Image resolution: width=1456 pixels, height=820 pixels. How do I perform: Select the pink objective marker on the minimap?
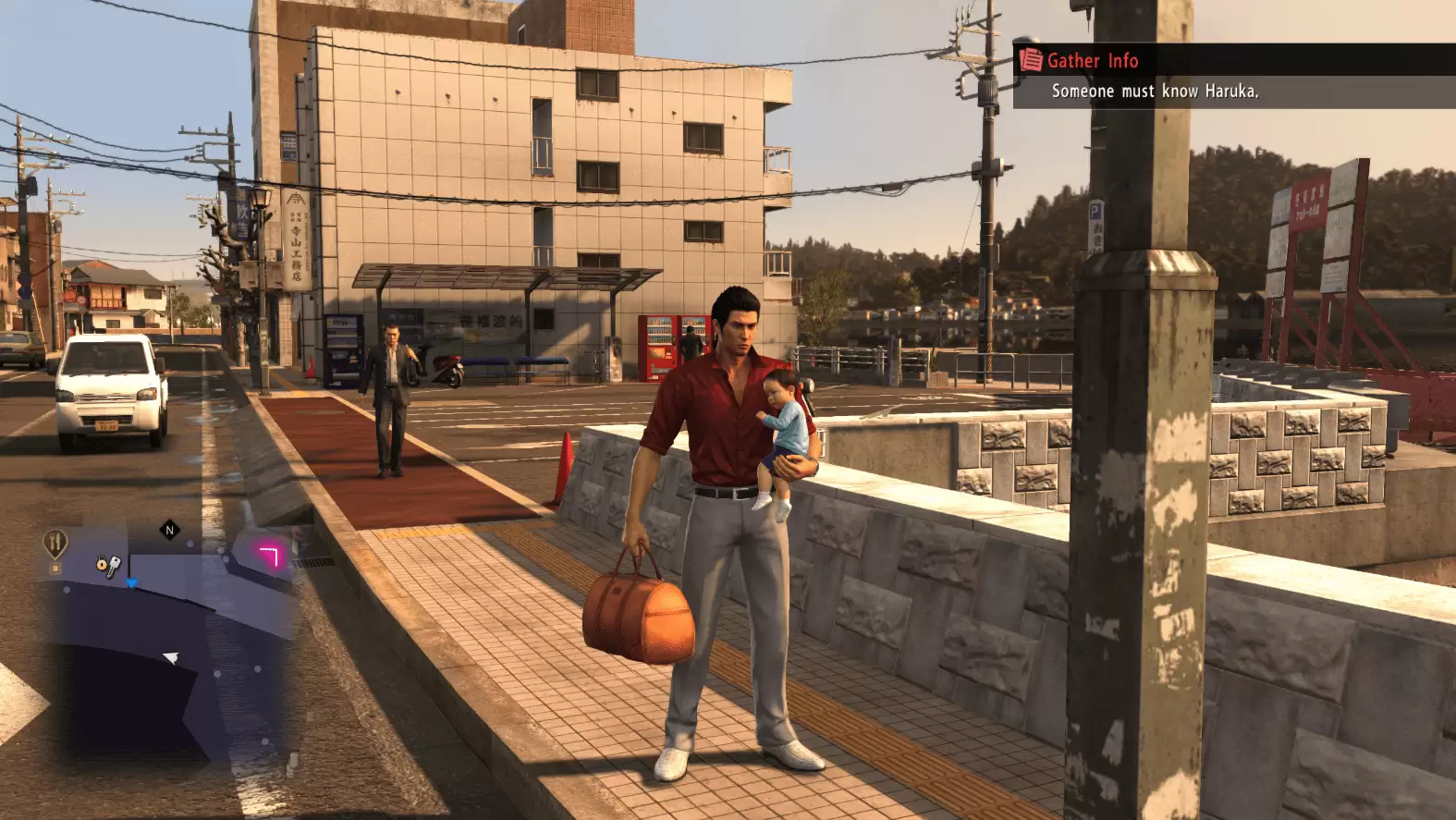271,557
